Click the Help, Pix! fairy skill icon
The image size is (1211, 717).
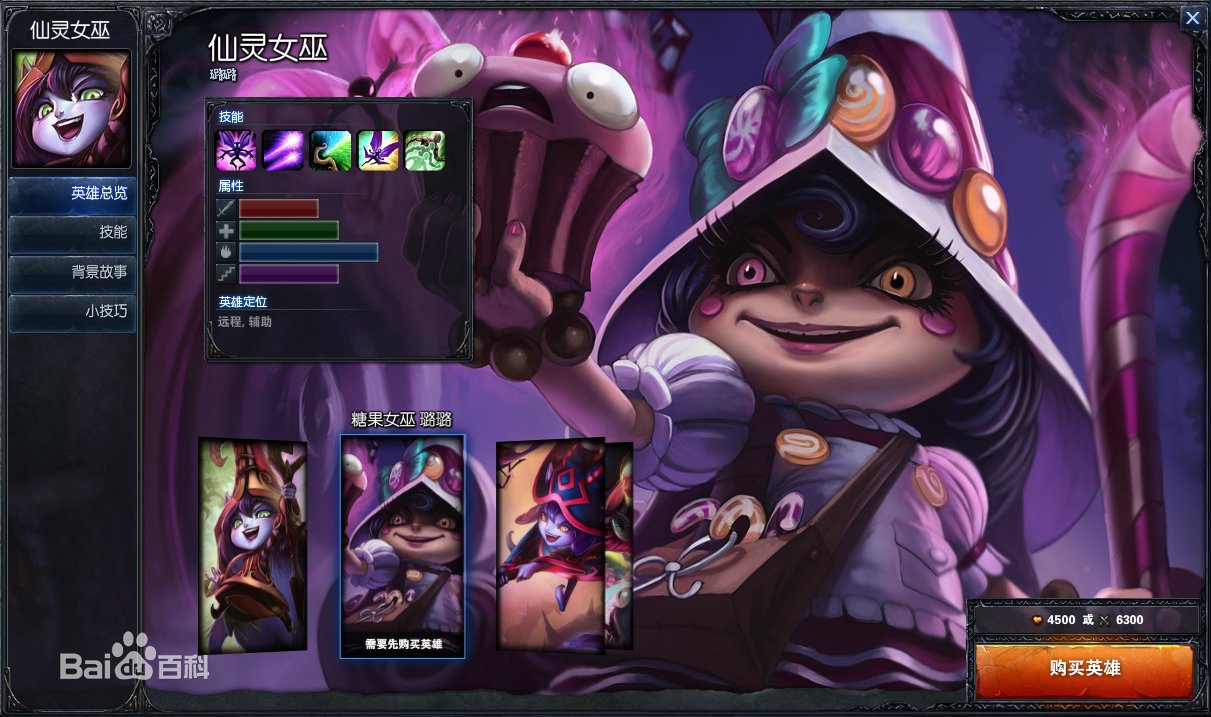[378, 151]
